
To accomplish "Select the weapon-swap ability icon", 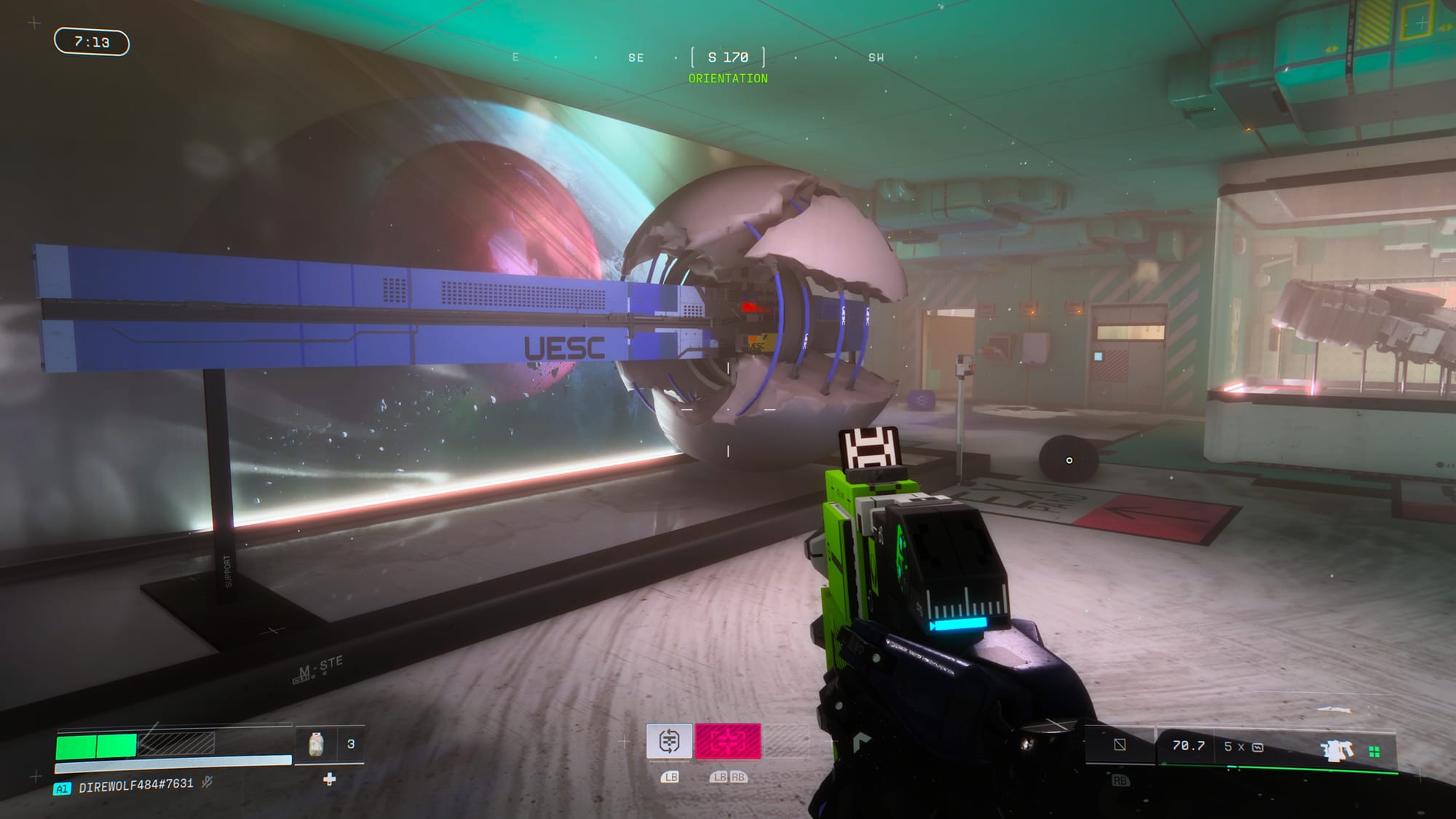I will [x=669, y=741].
